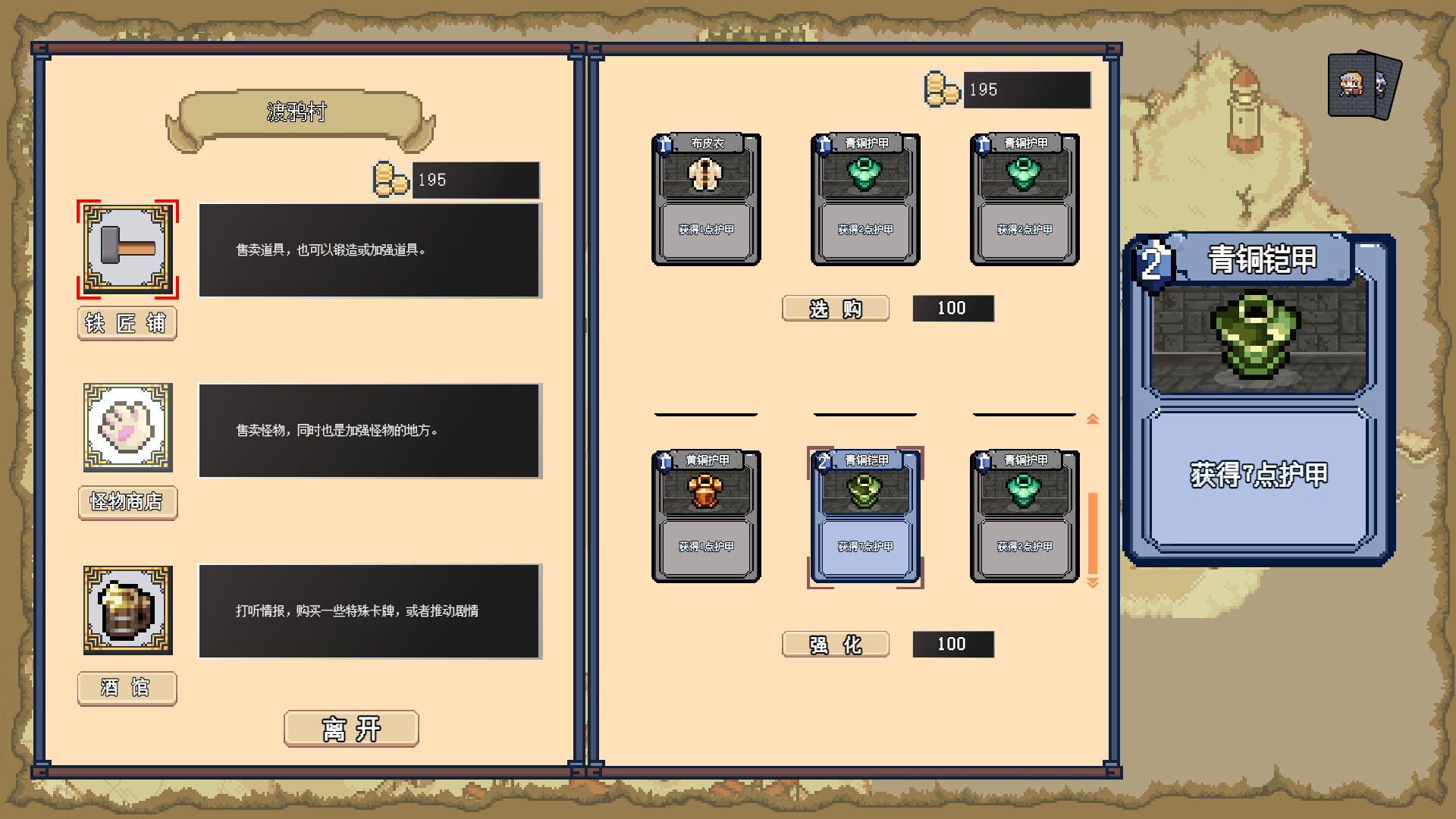Click the scroll-up chevron on the item list
This screenshot has height=819, width=1456.
[x=1092, y=418]
